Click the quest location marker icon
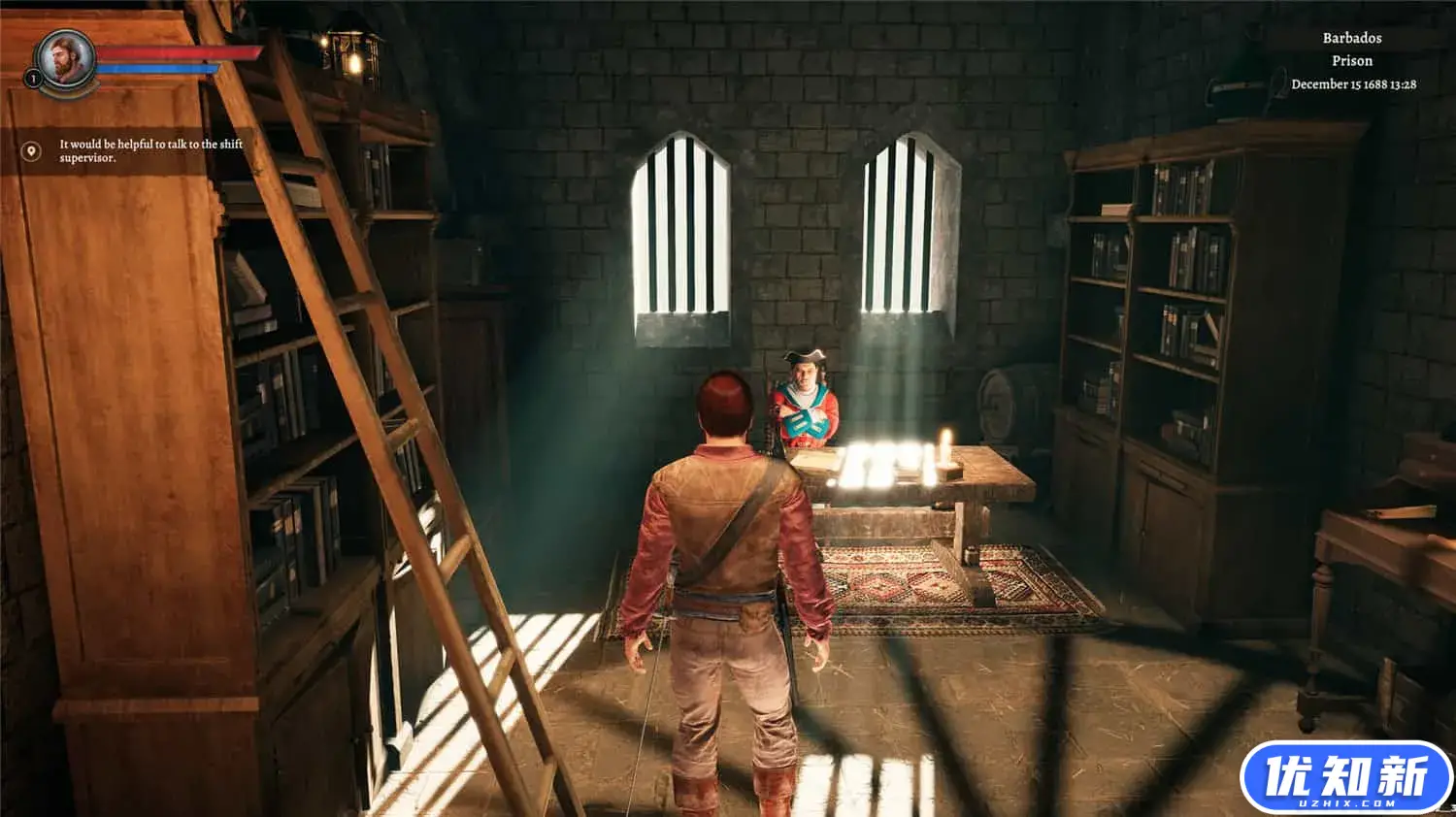Viewport: 1456px width, 817px height. coord(31,151)
